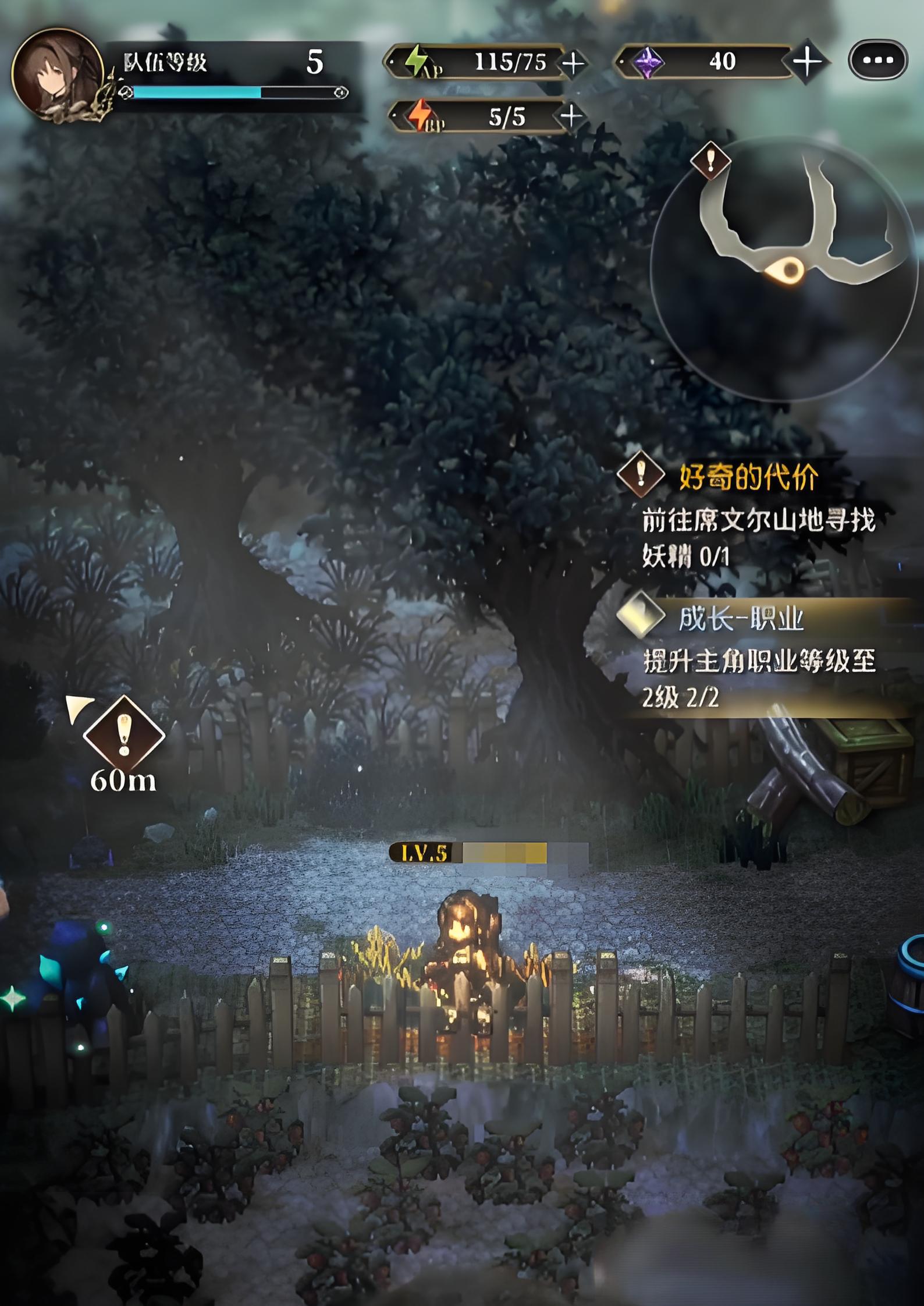The height and width of the screenshot is (1306, 924).
Task: Select the quest marker on the minimap edge
Action: (710, 160)
